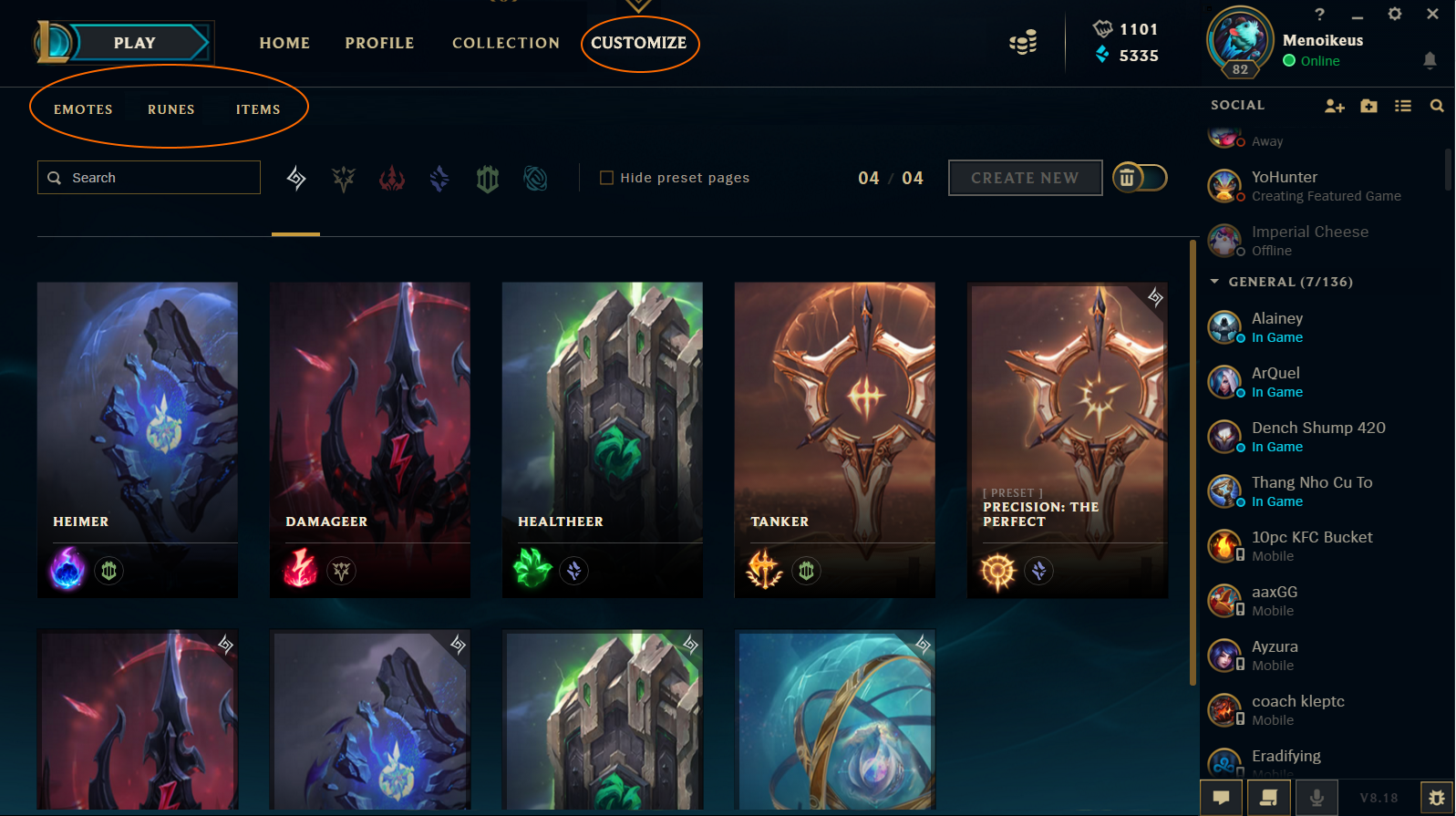Open the COLLECTION menu item

point(506,42)
